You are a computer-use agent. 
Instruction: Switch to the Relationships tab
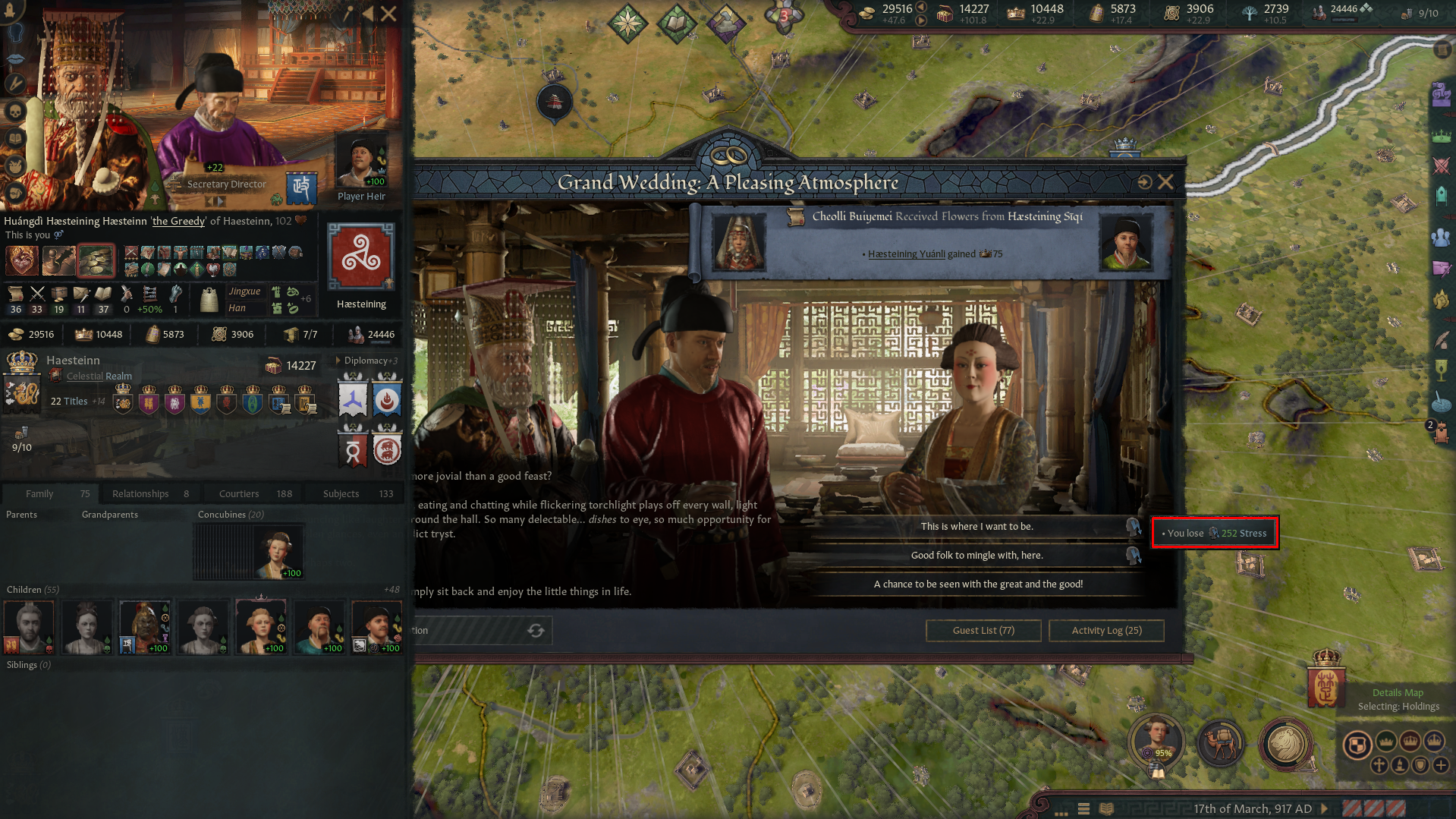(x=140, y=494)
